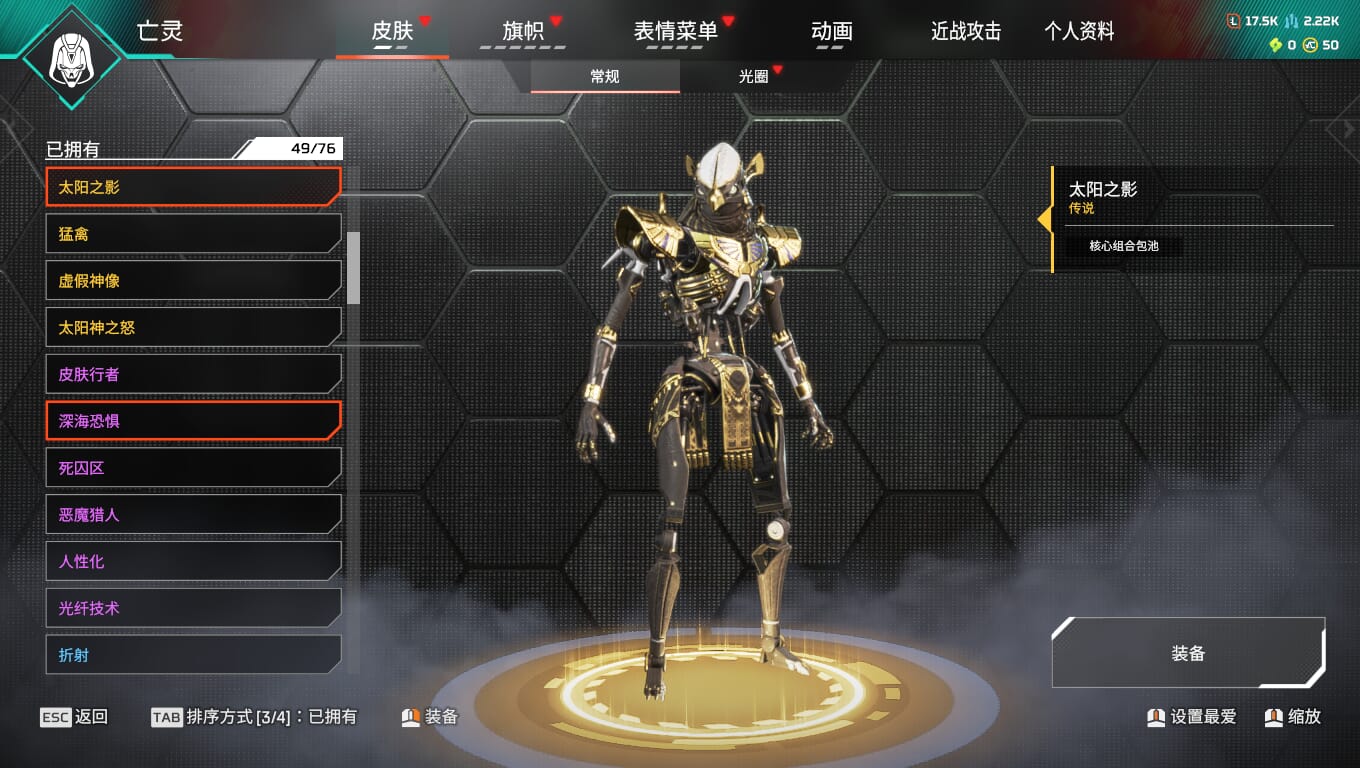The image size is (1360, 768).
Task: Go to the 动画 tab
Action: 832,31
